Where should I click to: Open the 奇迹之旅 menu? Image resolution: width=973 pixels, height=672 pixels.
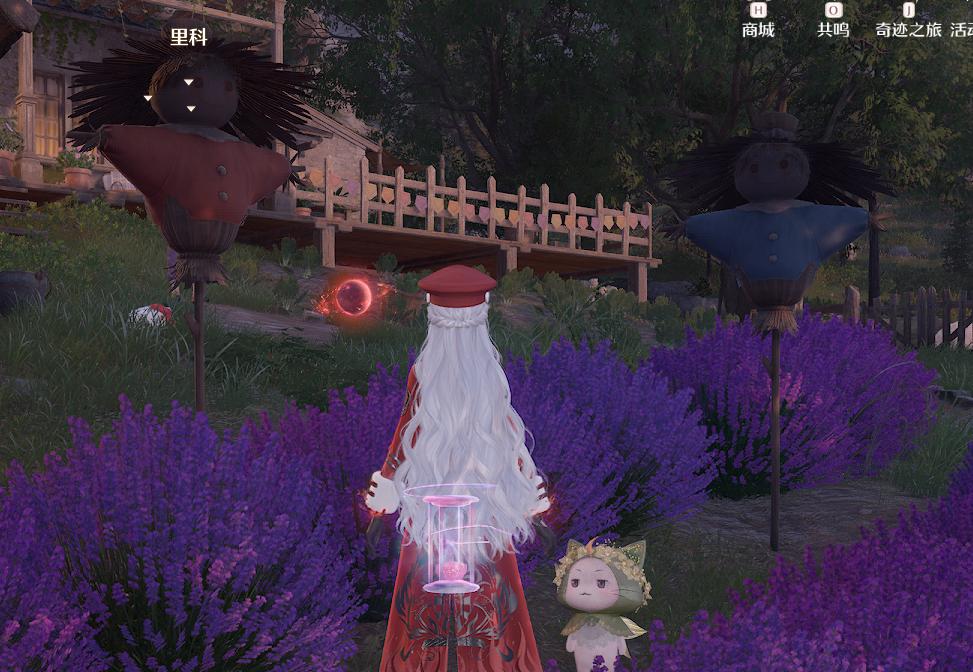908,22
